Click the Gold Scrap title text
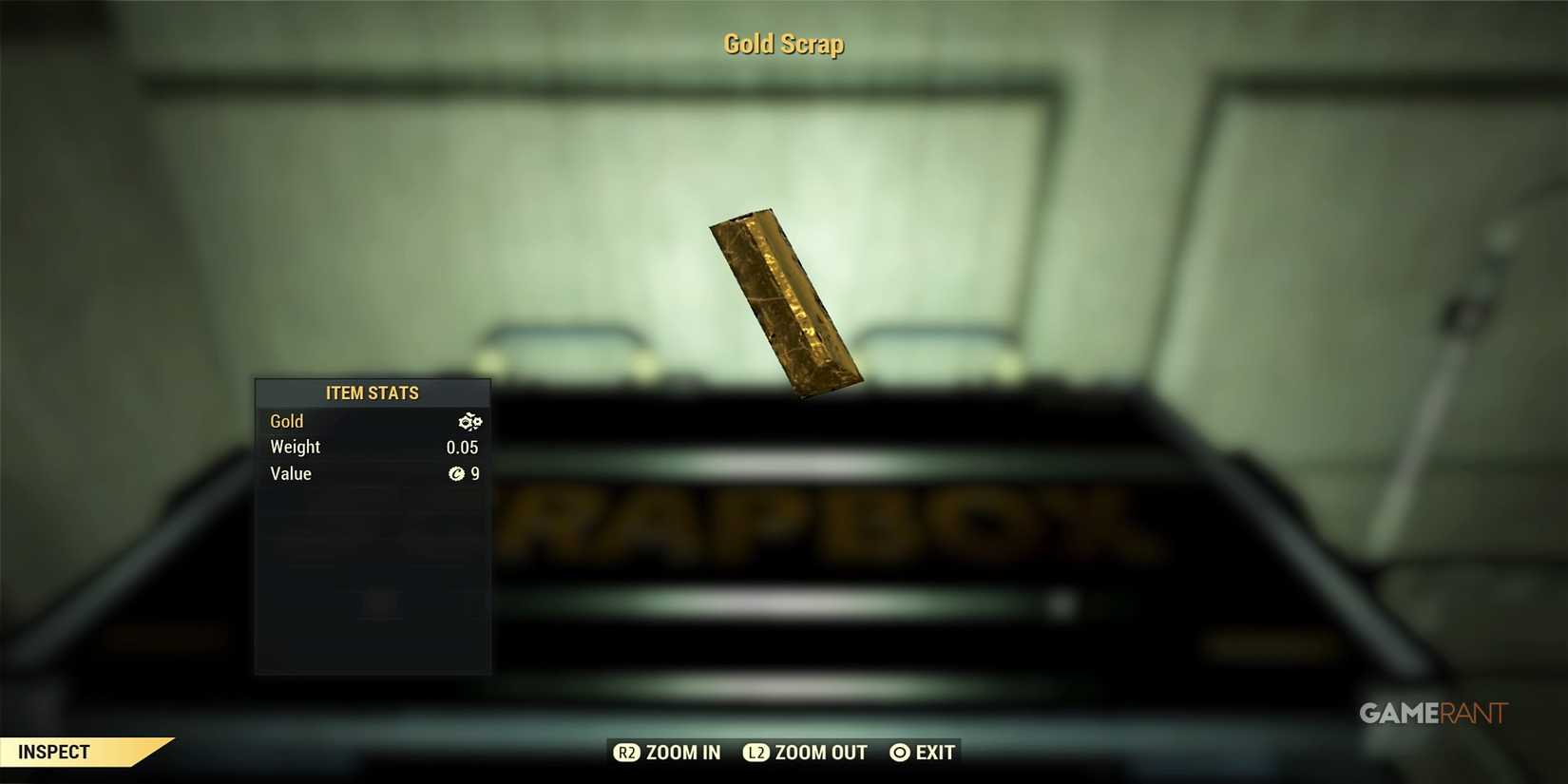The height and width of the screenshot is (784, 1568). coord(783,43)
